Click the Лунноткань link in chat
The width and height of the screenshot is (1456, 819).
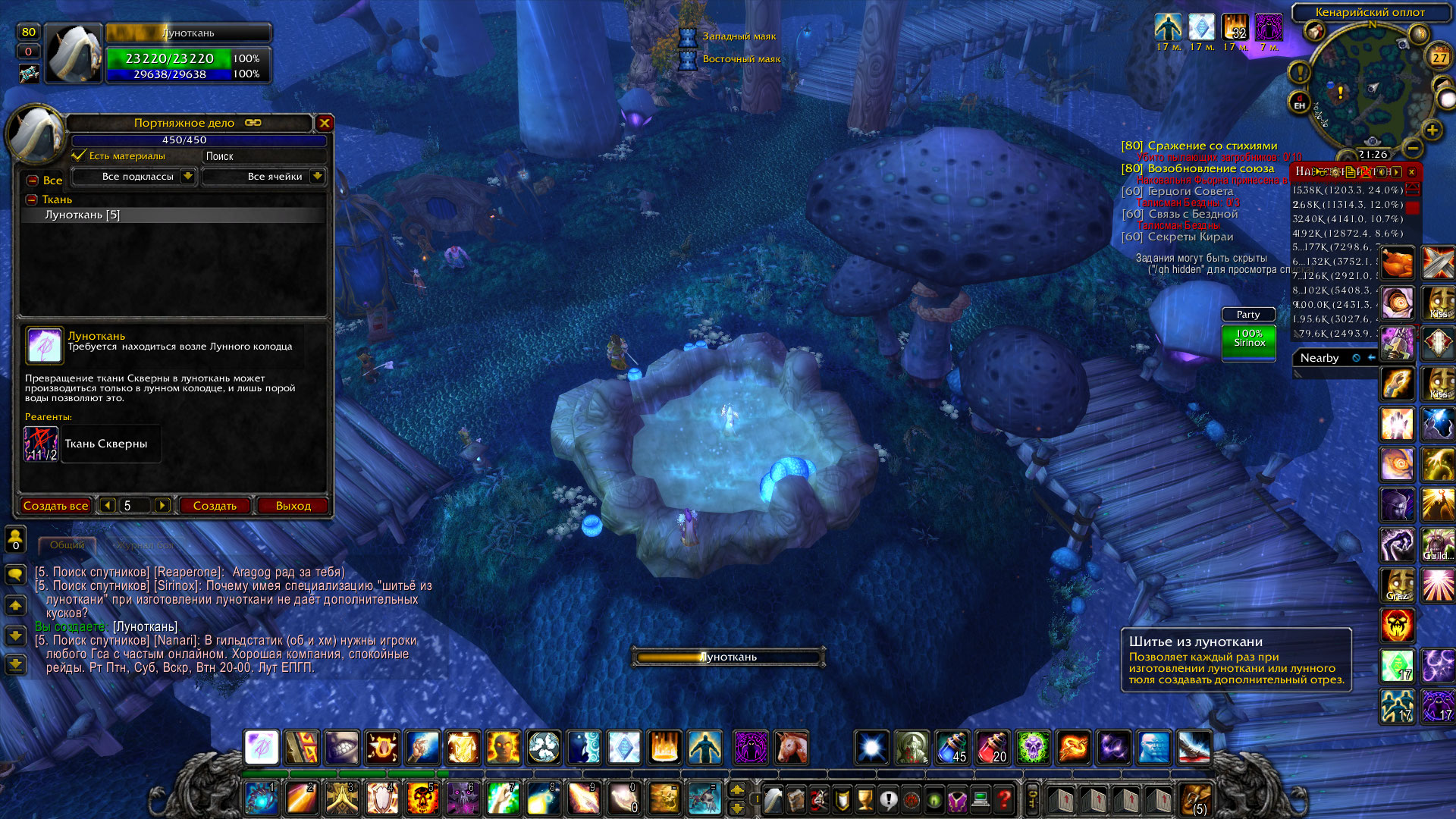(x=145, y=626)
